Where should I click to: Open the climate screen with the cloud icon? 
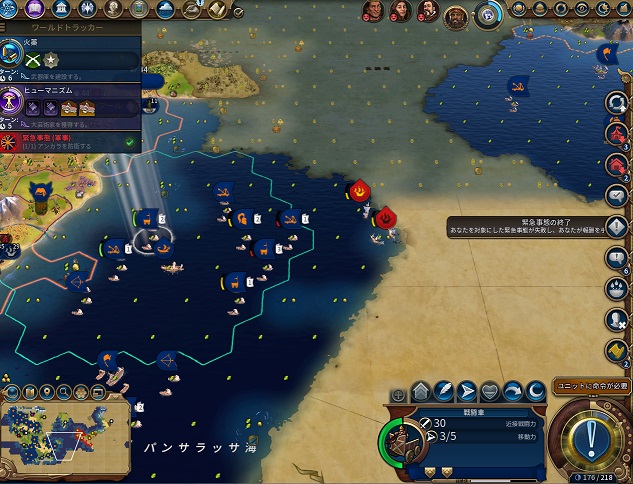click(165, 9)
